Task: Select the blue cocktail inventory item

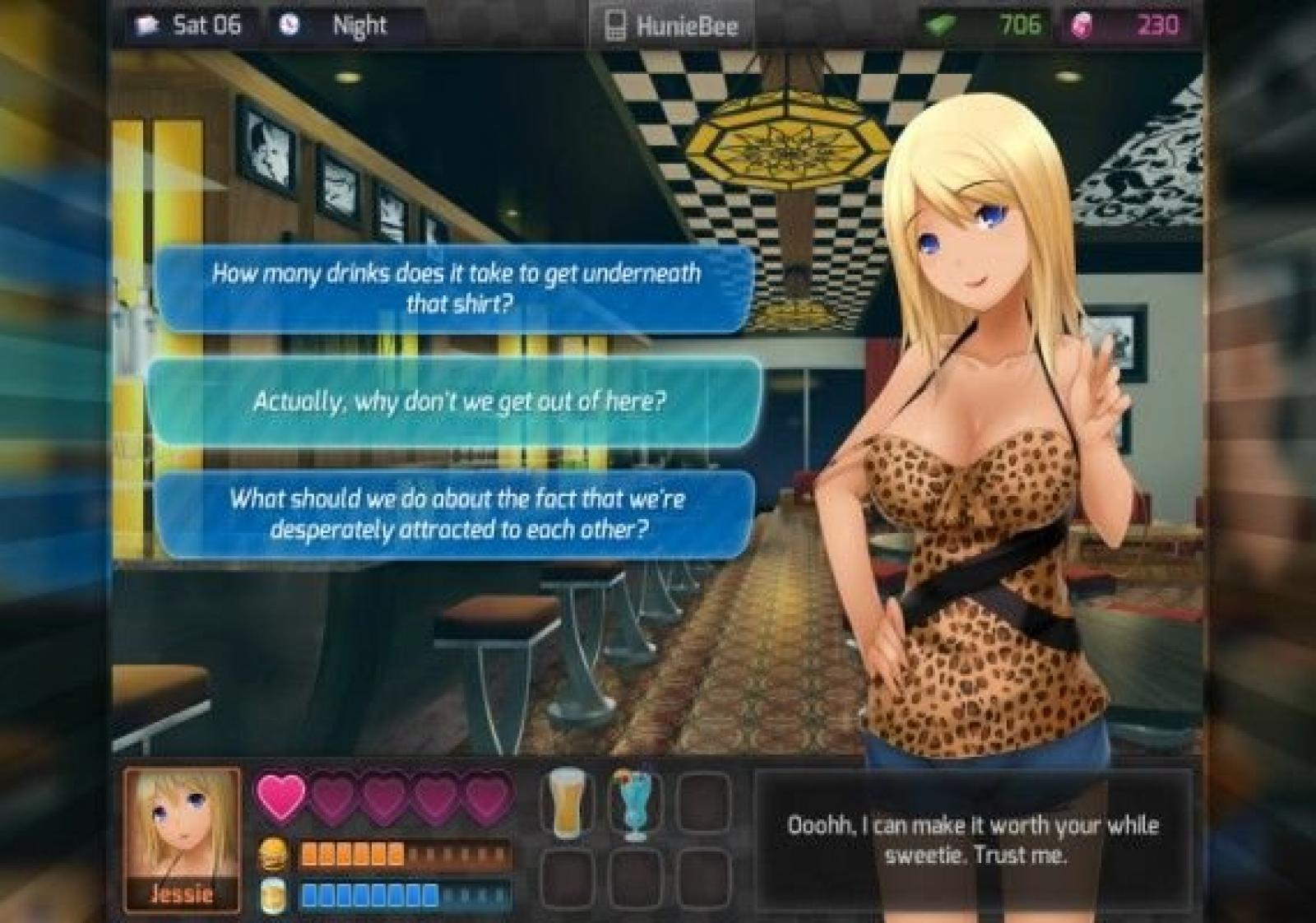Action: pyautogui.click(x=634, y=805)
